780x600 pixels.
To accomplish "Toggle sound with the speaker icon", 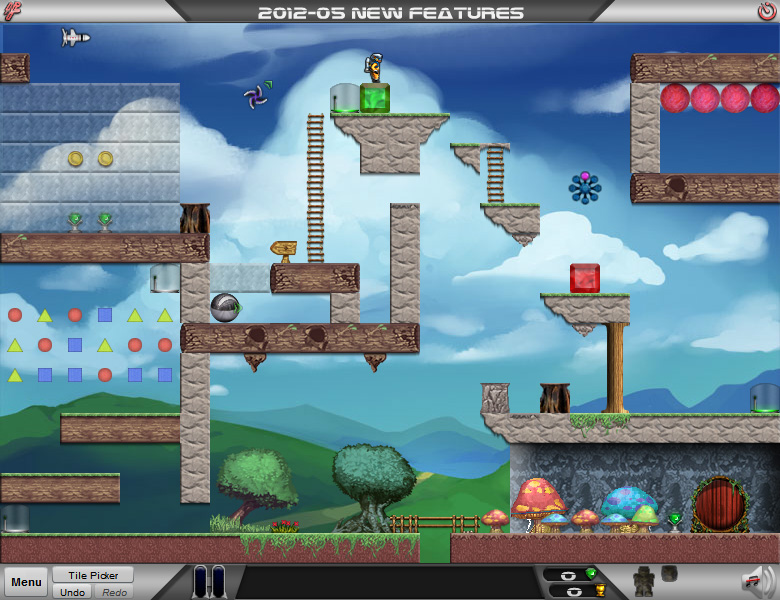I will [757, 581].
